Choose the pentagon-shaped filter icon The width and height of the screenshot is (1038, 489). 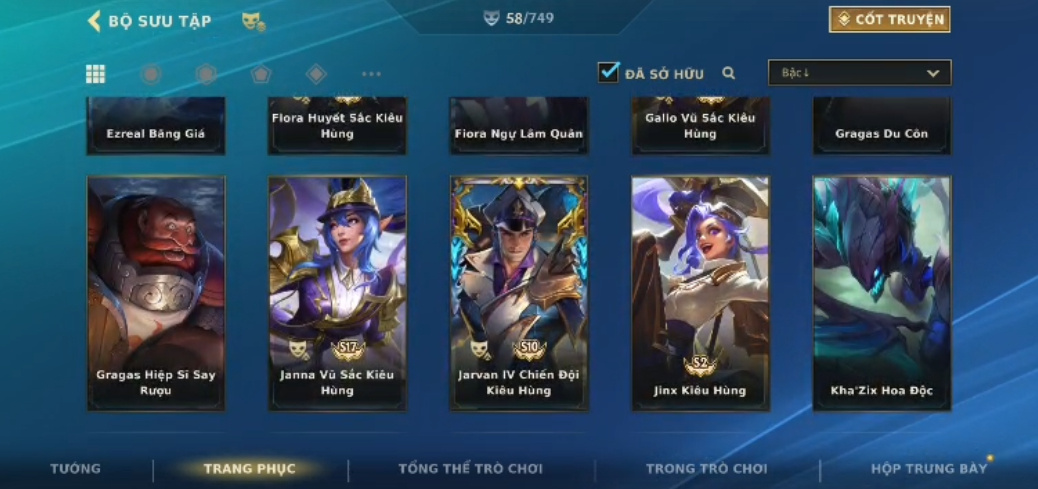pyautogui.click(x=261, y=73)
